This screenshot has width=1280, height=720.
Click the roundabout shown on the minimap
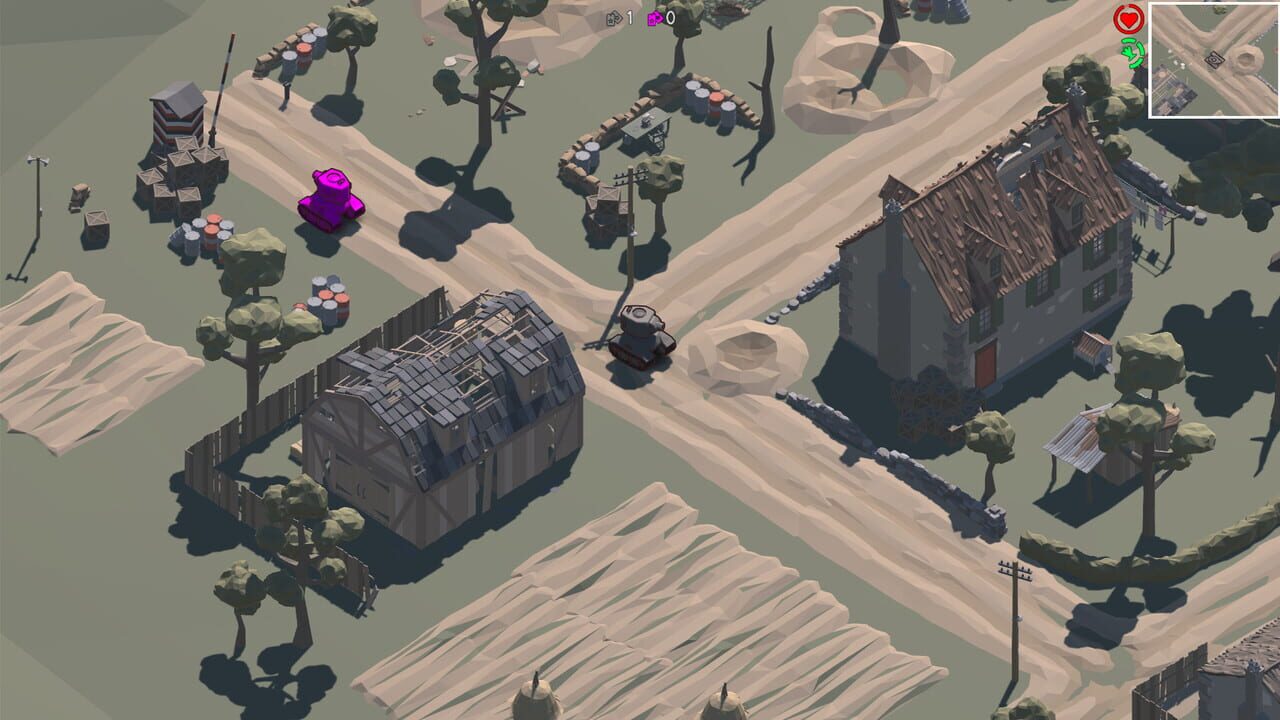tap(1245, 59)
